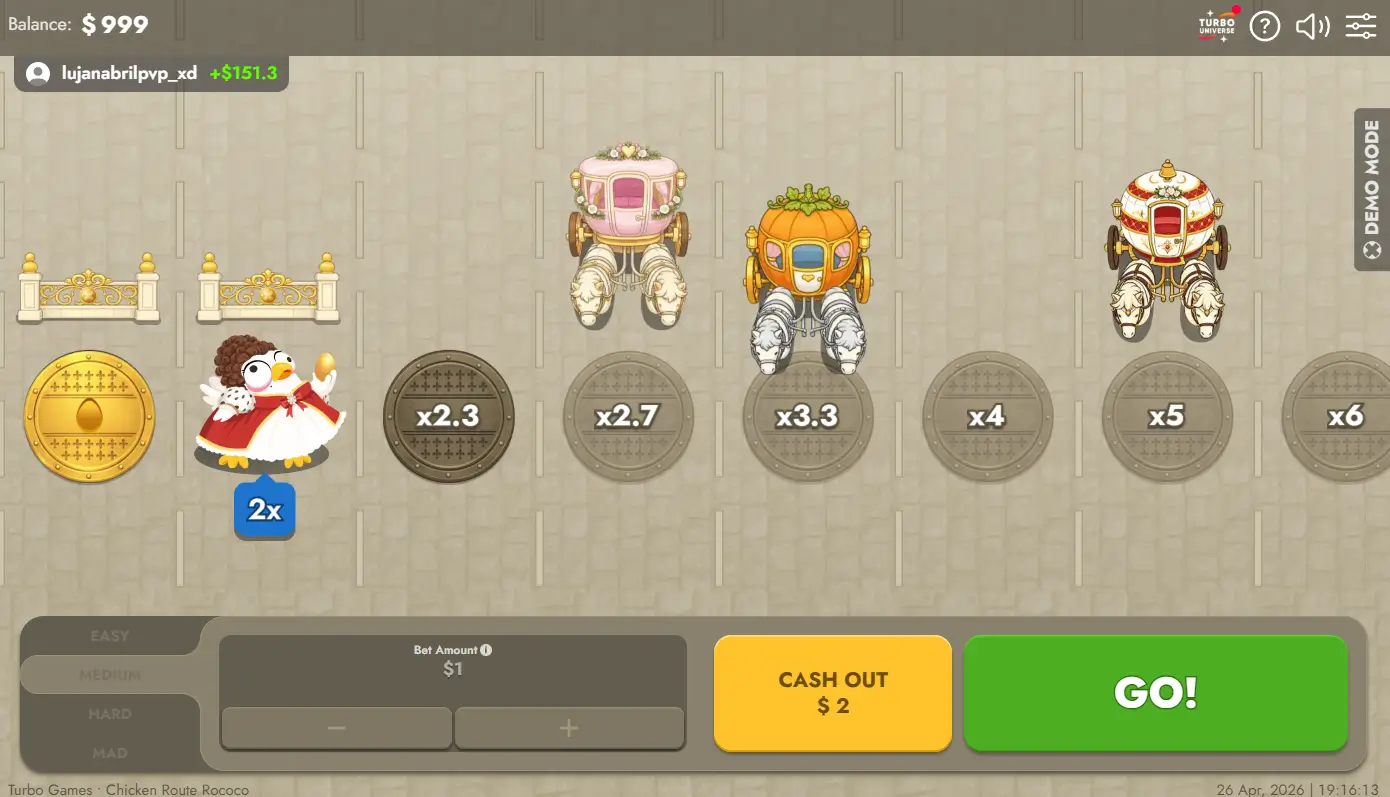Open the game settings sliders
Image resolution: width=1390 pixels, height=797 pixels.
(1360, 26)
